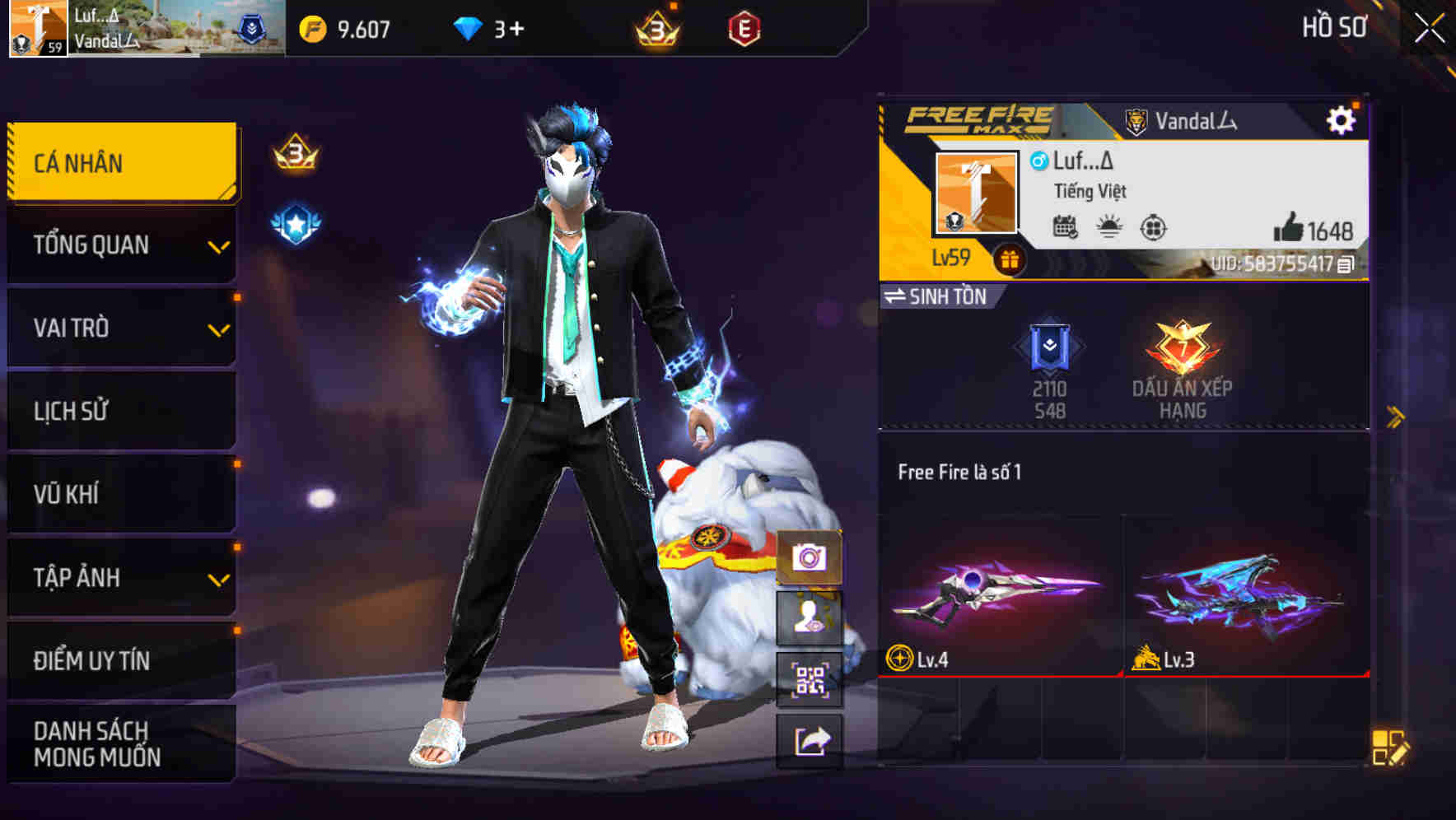Select the CÁ NHÂN tab
Viewport: 1456px width, 820px height.
point(122,162)
